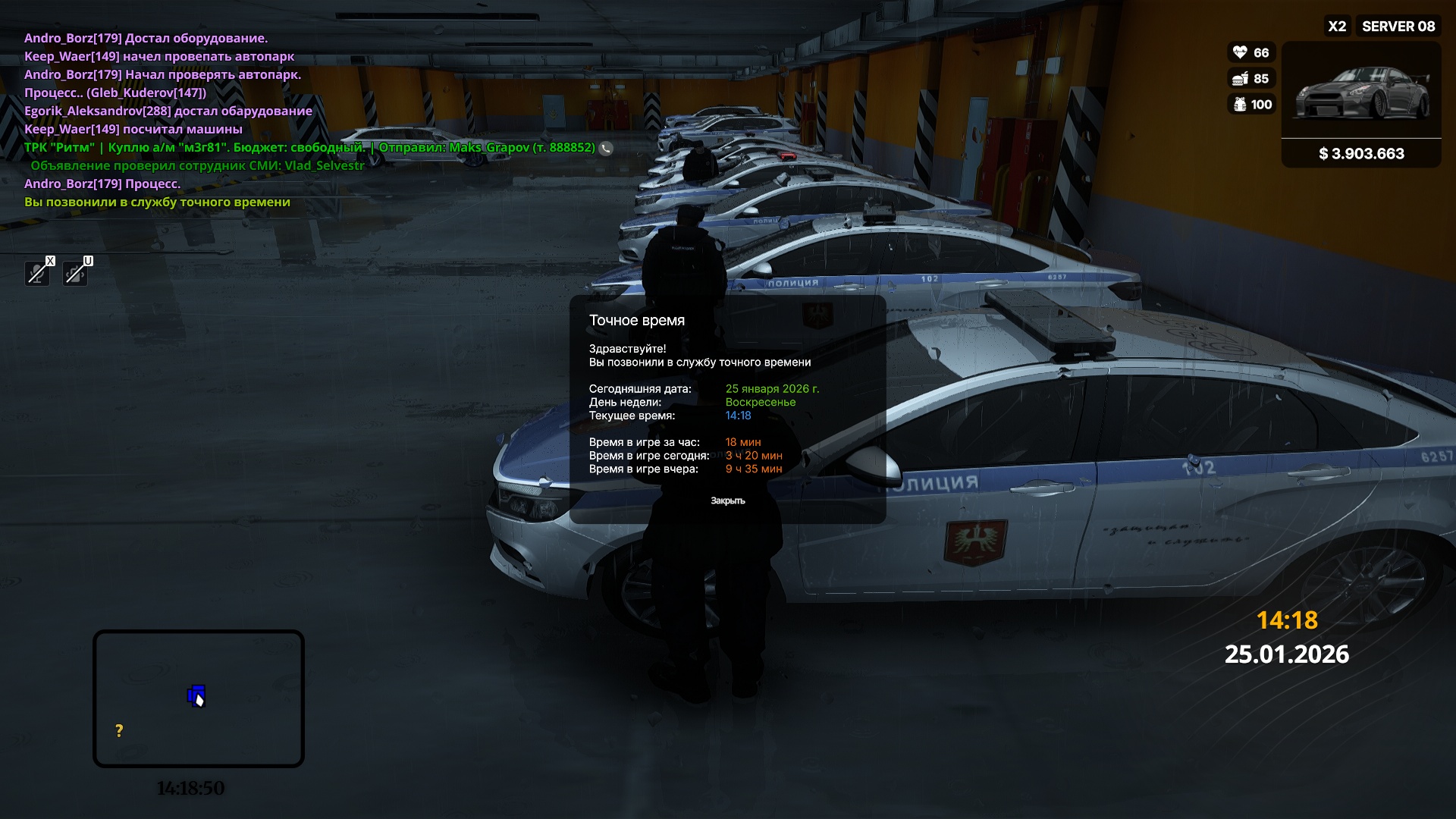The width and height of the screenshot is (1456, 819).
Task: Open the minimap
Action: click(x=199, y=698)
